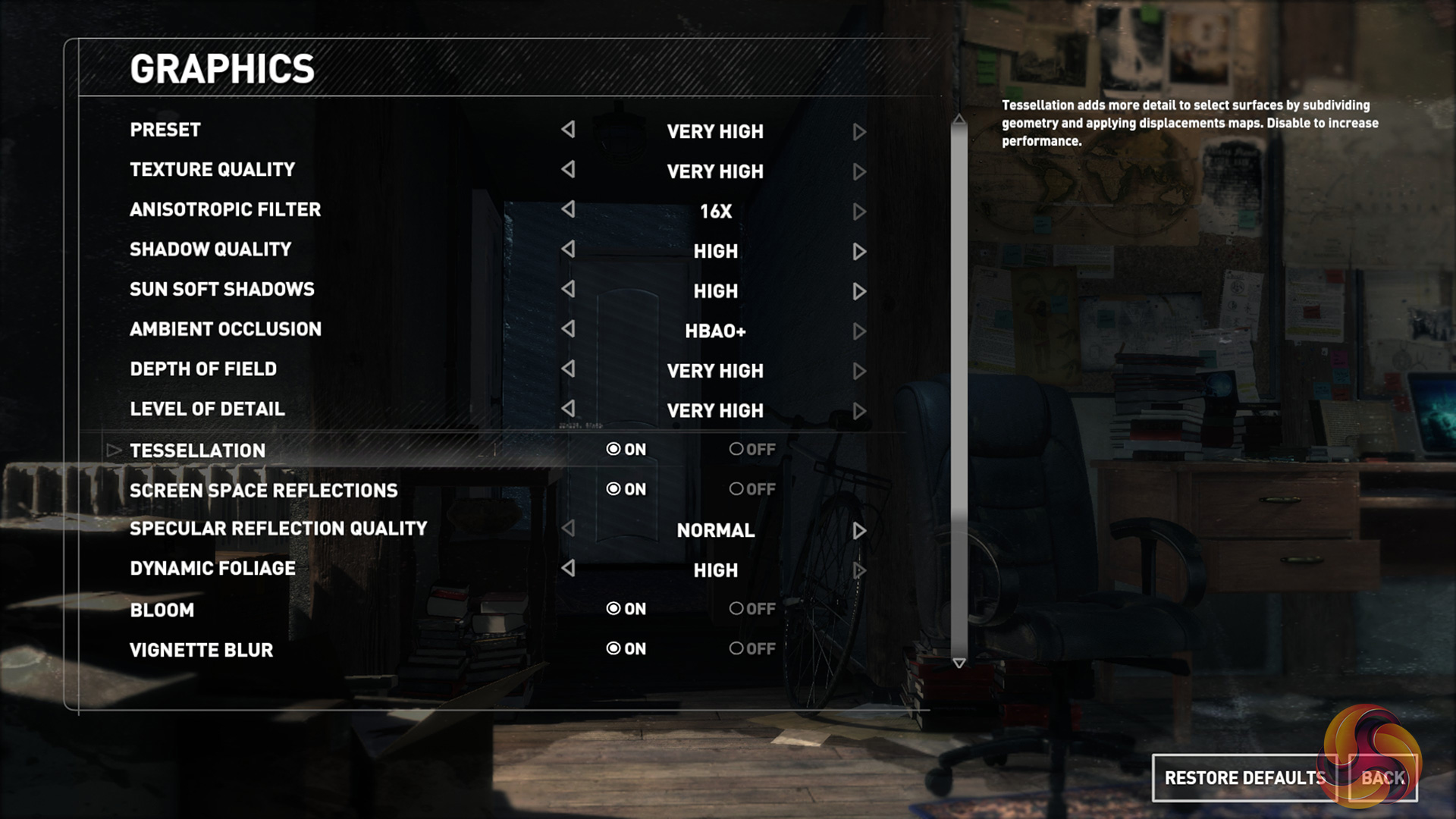Image resolution: width=1456 pixels, height=819 pixels.
Task: Lower Depth of Field via left arrow
Action: pos(568,369)
